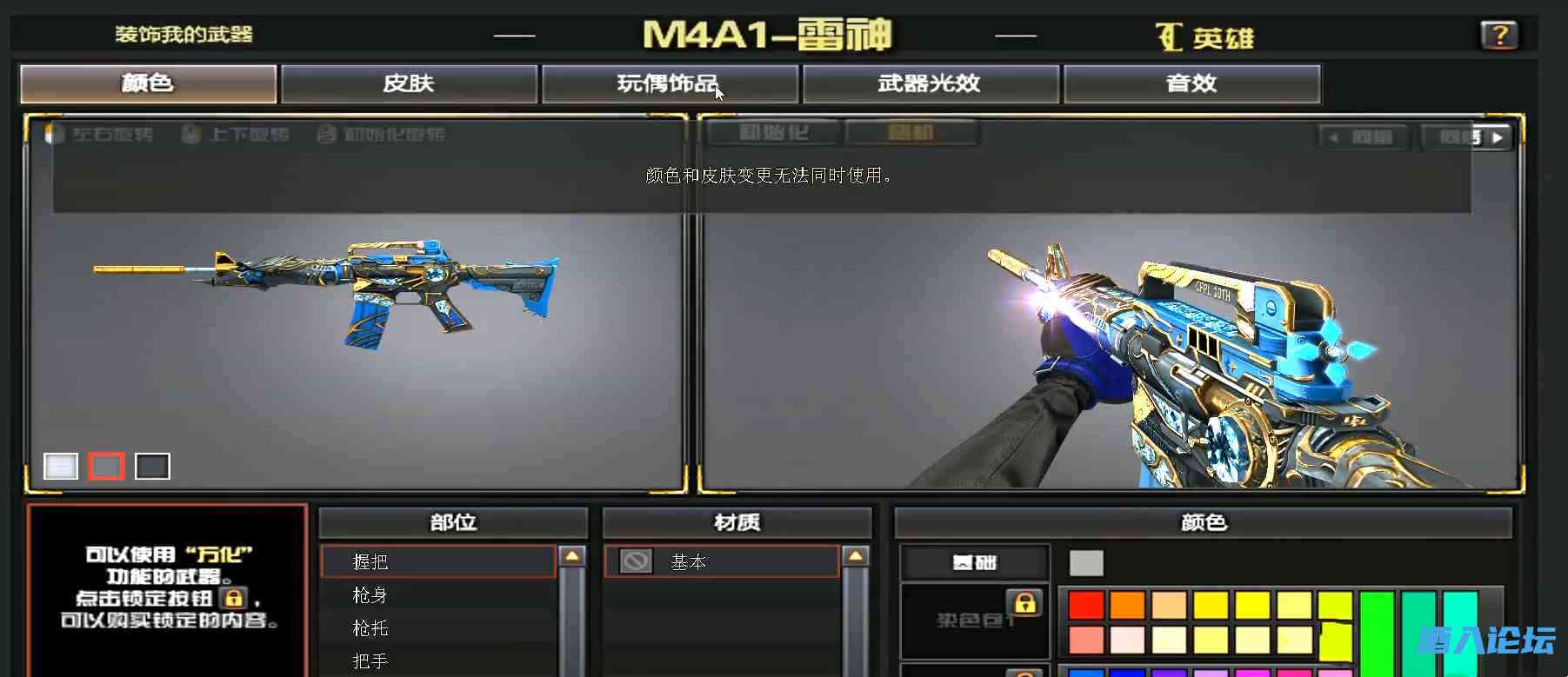Switch to the 皮肤 tab

(407, 83)
